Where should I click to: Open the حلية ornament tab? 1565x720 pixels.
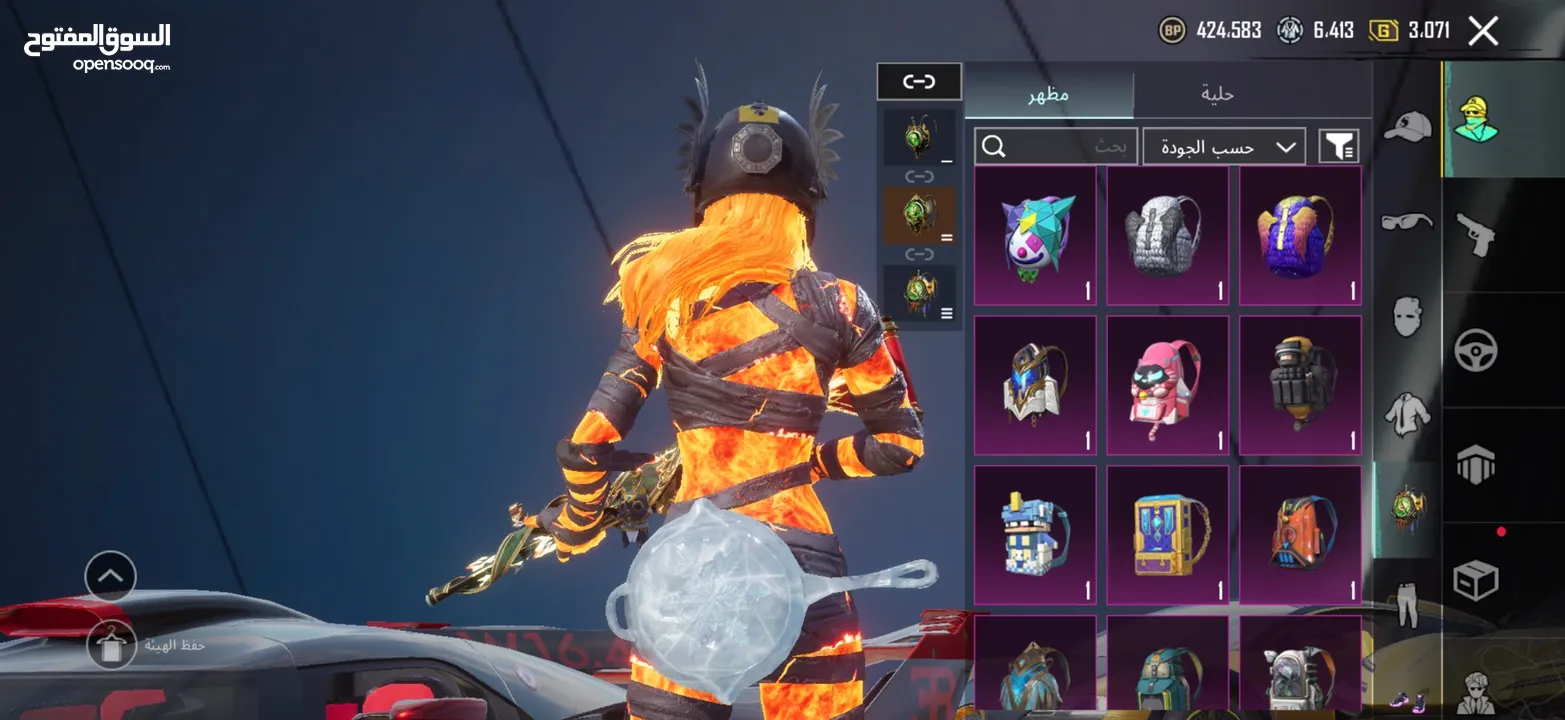1217,94
